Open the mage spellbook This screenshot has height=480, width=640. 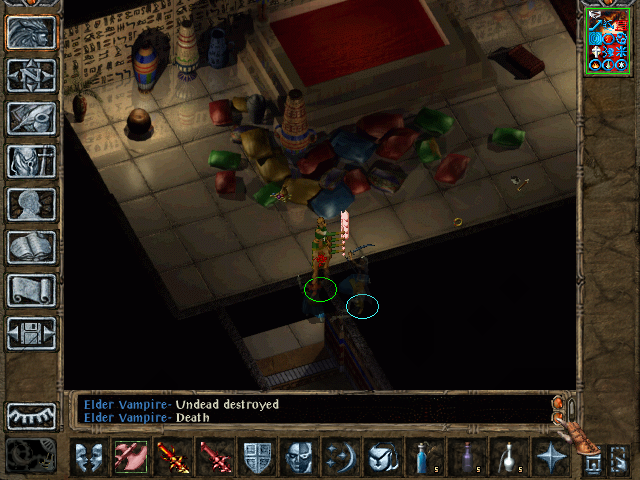point(31,247)
